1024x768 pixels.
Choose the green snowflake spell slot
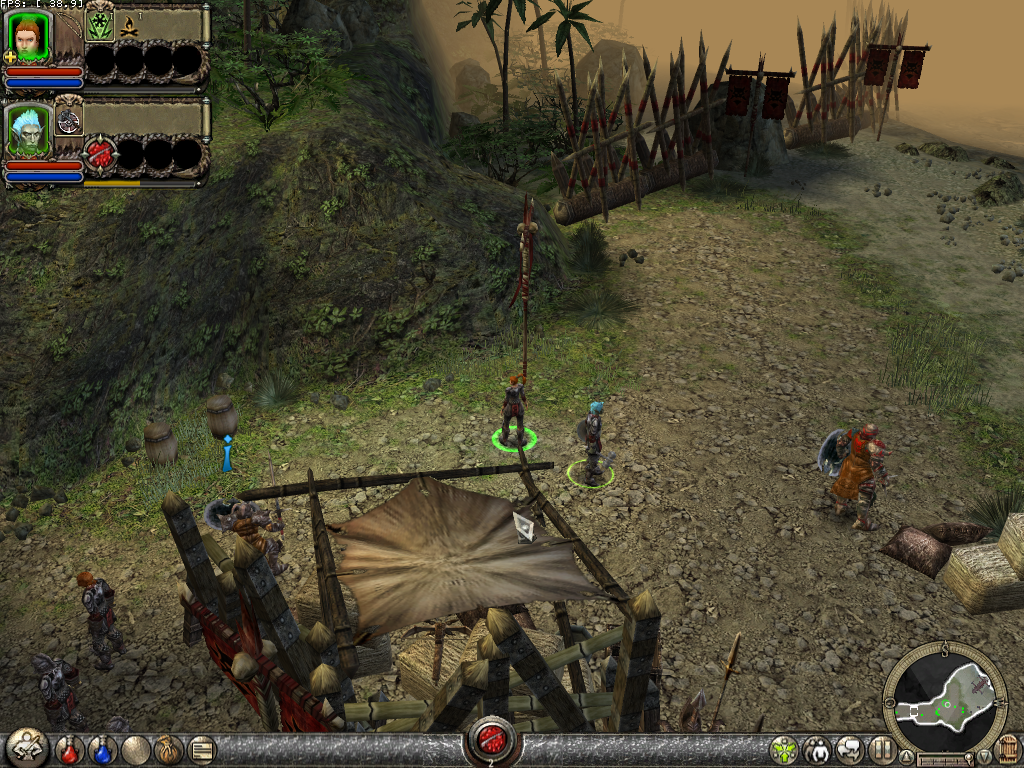pos(99,25)
